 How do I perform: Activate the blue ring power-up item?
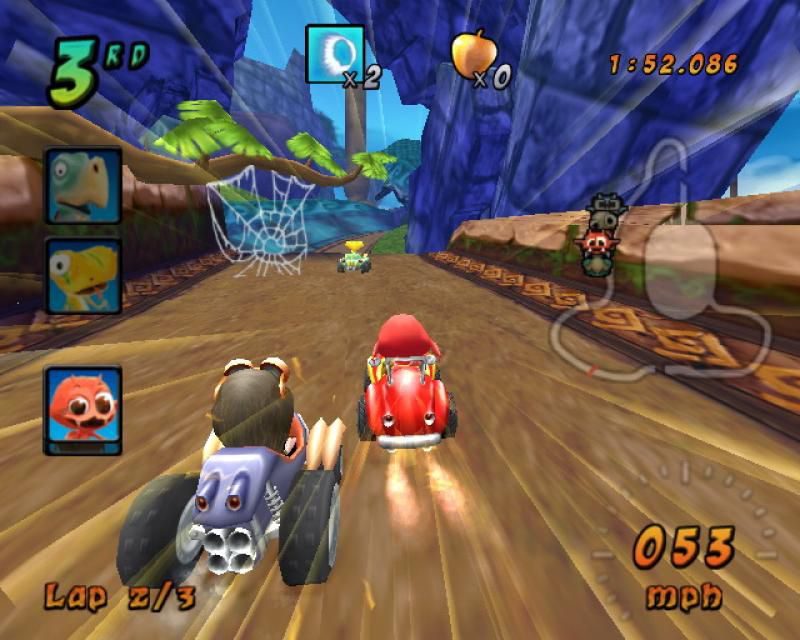pos(334,54)
